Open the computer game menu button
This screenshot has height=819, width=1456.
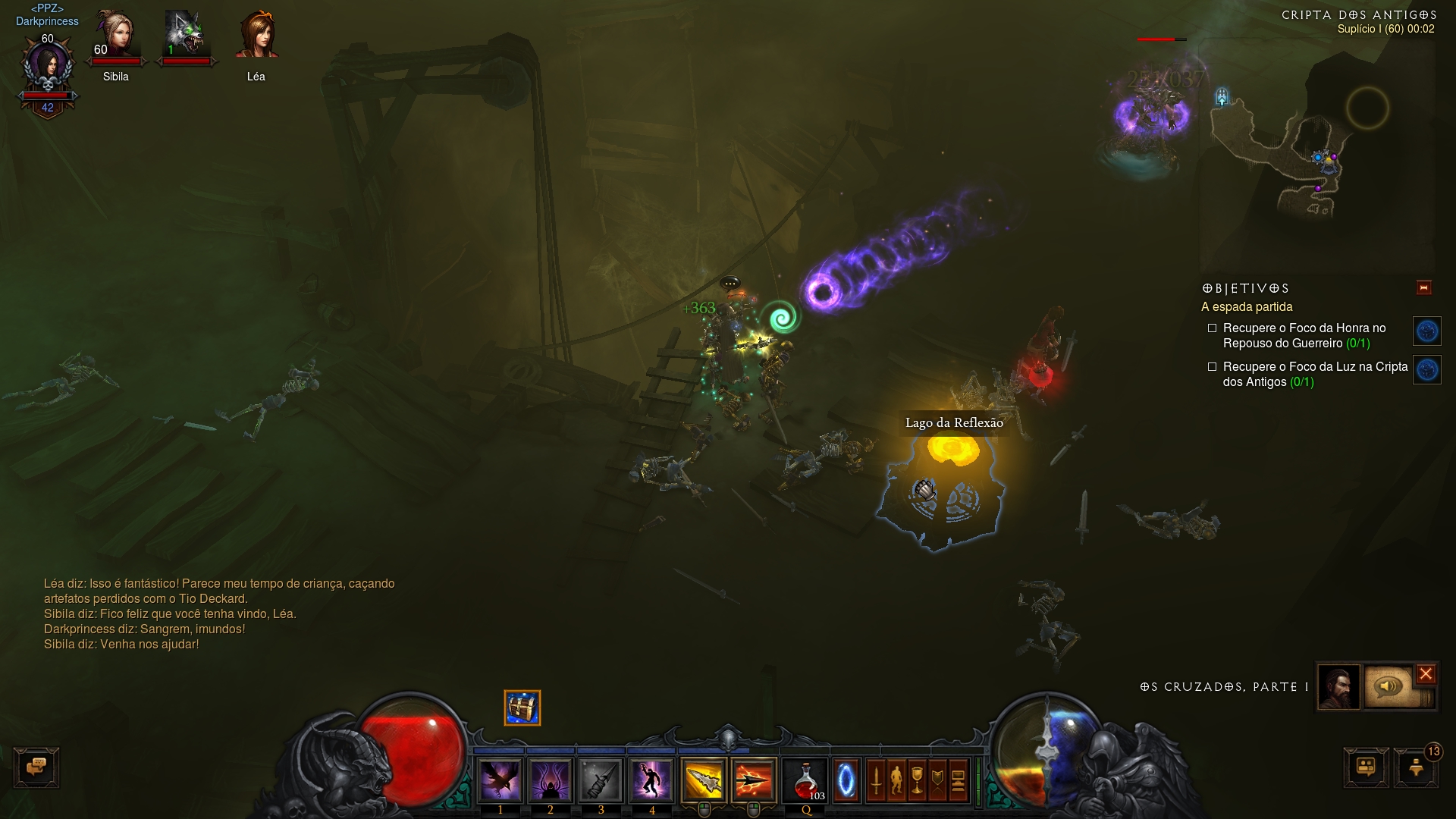958,780
